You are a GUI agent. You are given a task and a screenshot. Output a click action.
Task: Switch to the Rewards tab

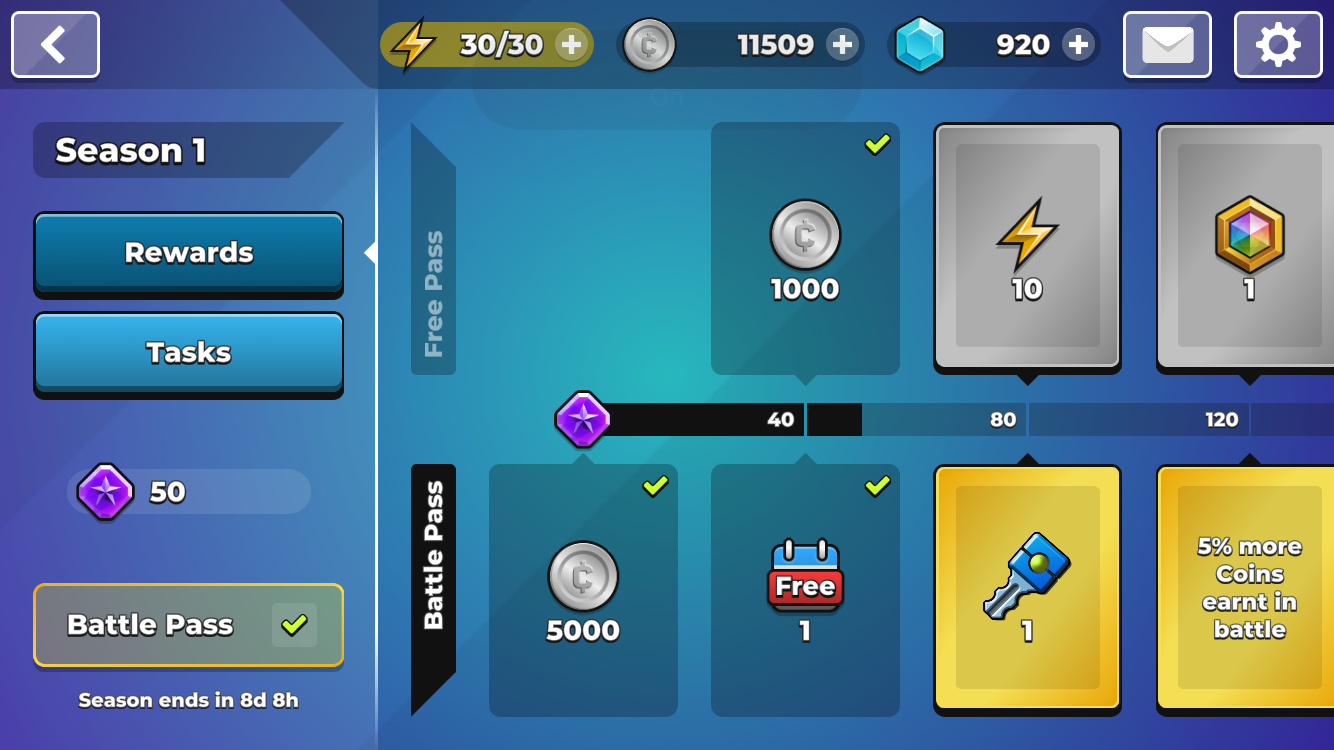[188, 253]
